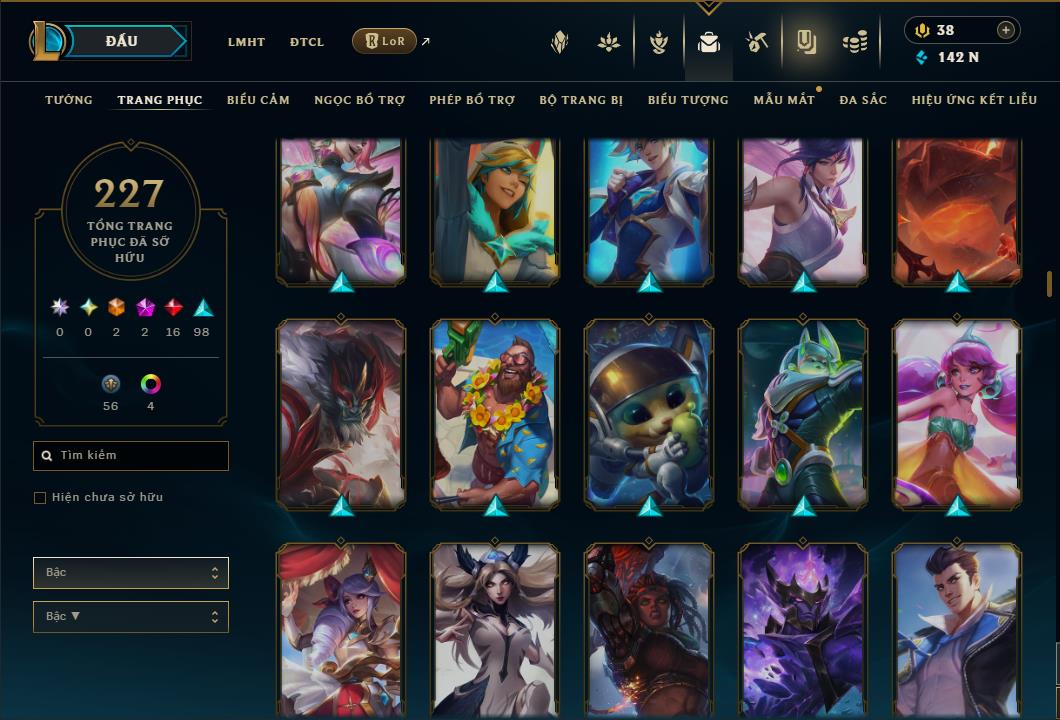Open the hammer crafting icon
Image resolution: width=1060 pixels, height=720 pixels.
point(756,42)
